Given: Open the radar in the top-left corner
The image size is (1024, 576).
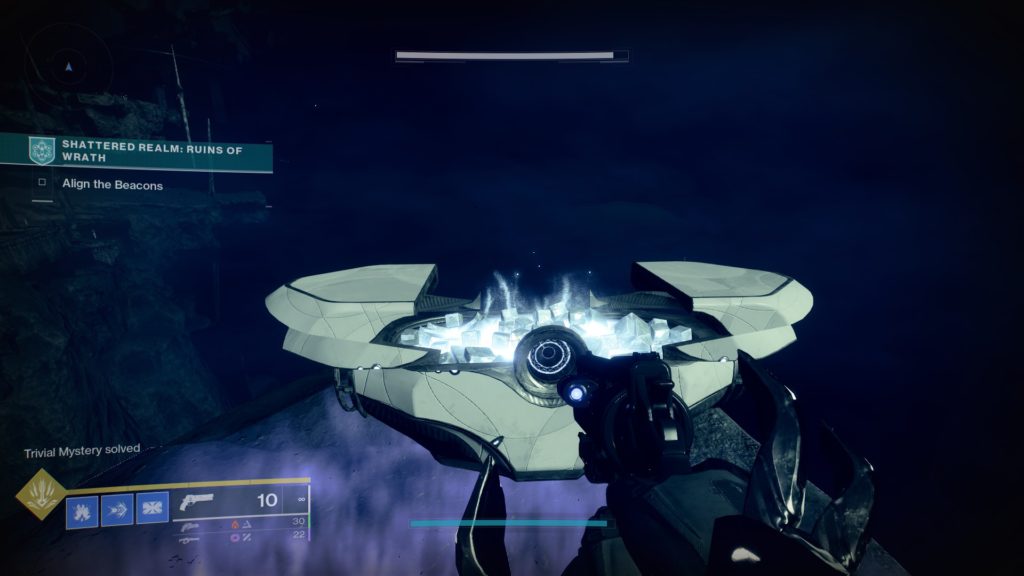Looking at the screenshot, I should [x=68, y=66].
